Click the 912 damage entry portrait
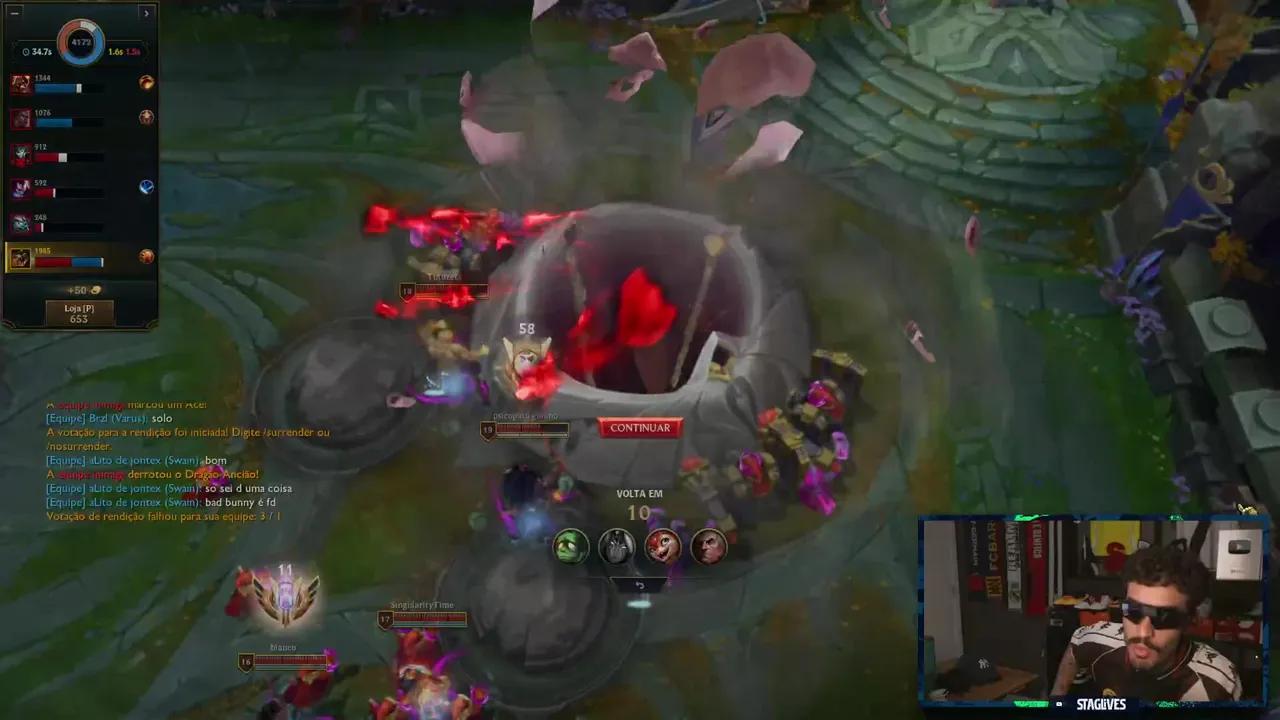 20,153
